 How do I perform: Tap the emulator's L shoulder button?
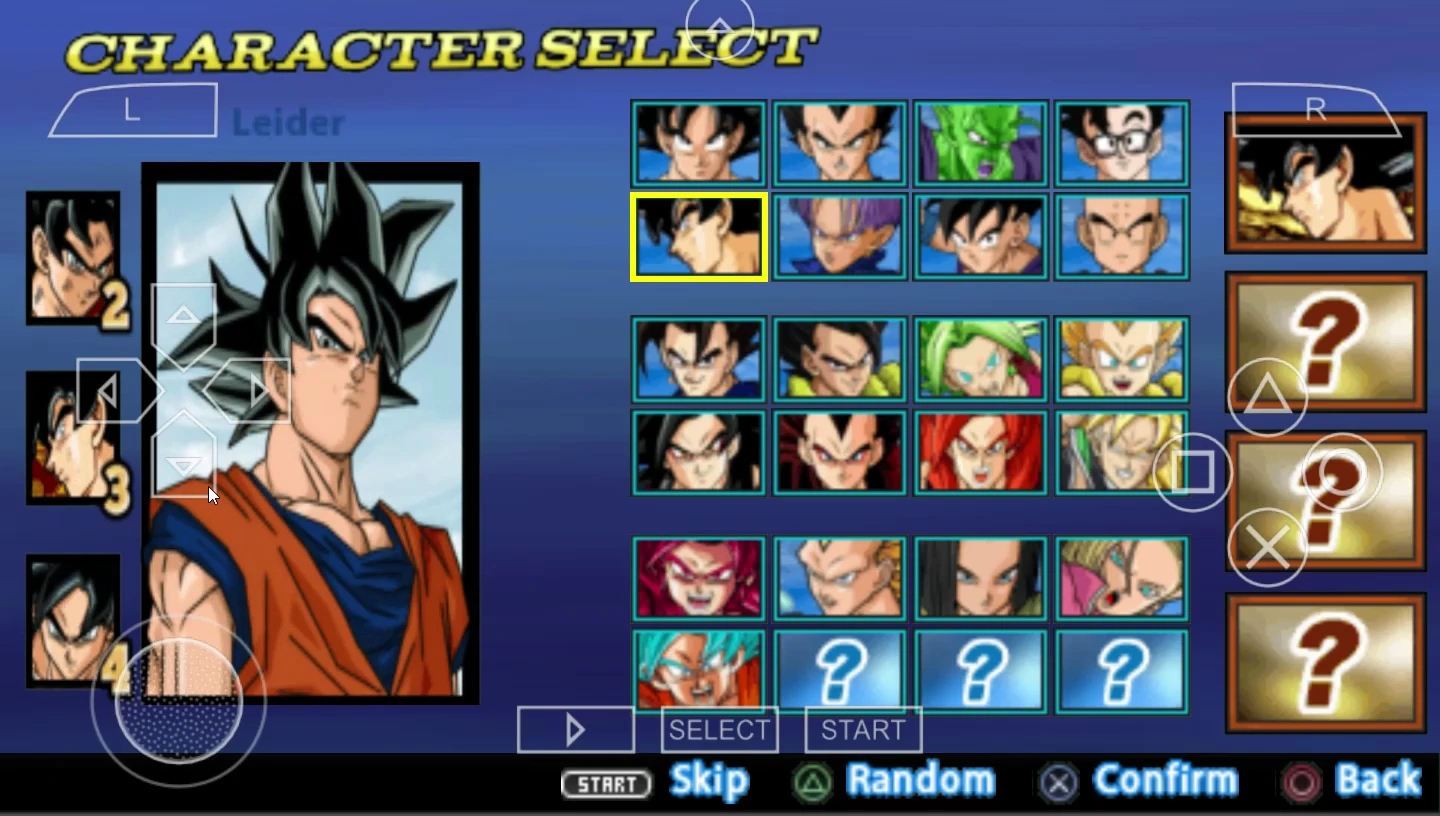(x=133, y=111)
